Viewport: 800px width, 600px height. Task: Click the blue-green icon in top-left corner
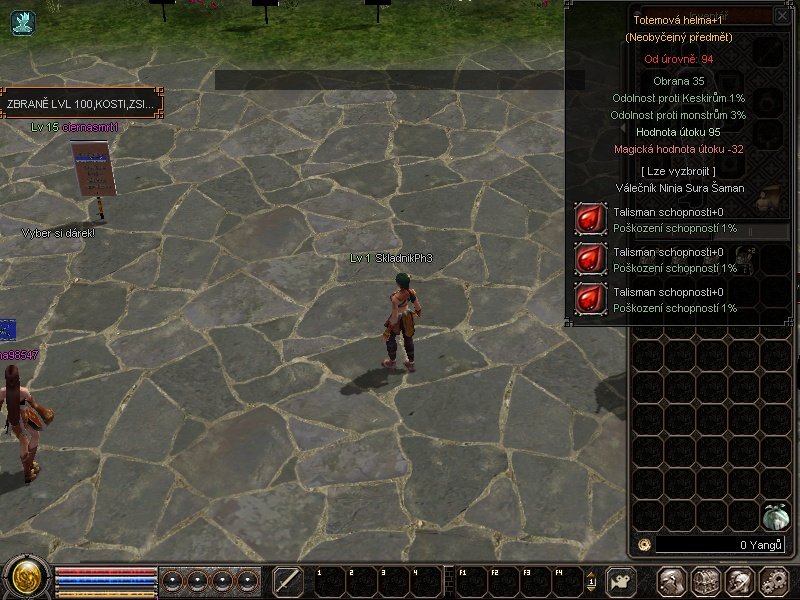point(22,22)
